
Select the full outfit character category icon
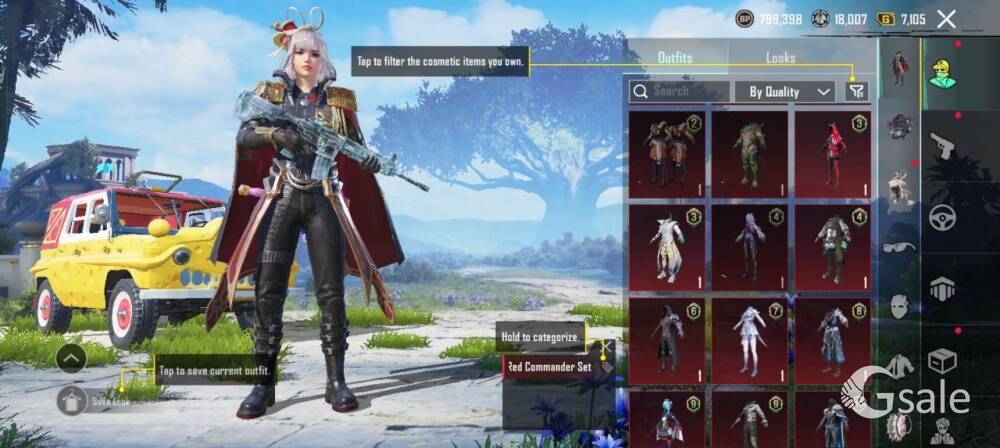[900, 67]
